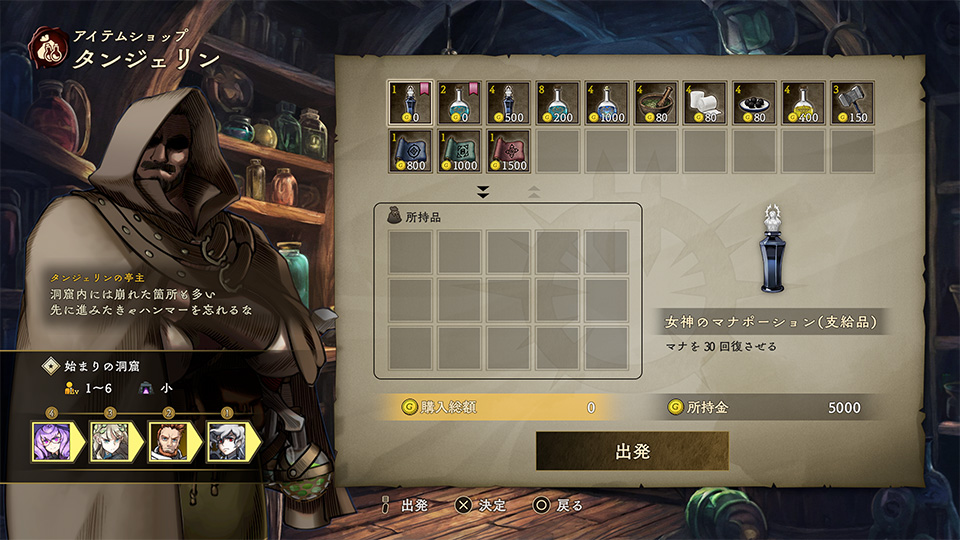This screenshot has height=540, width=960.
Task: Select the purple-haired party member portrait
Action: point(51,440)
